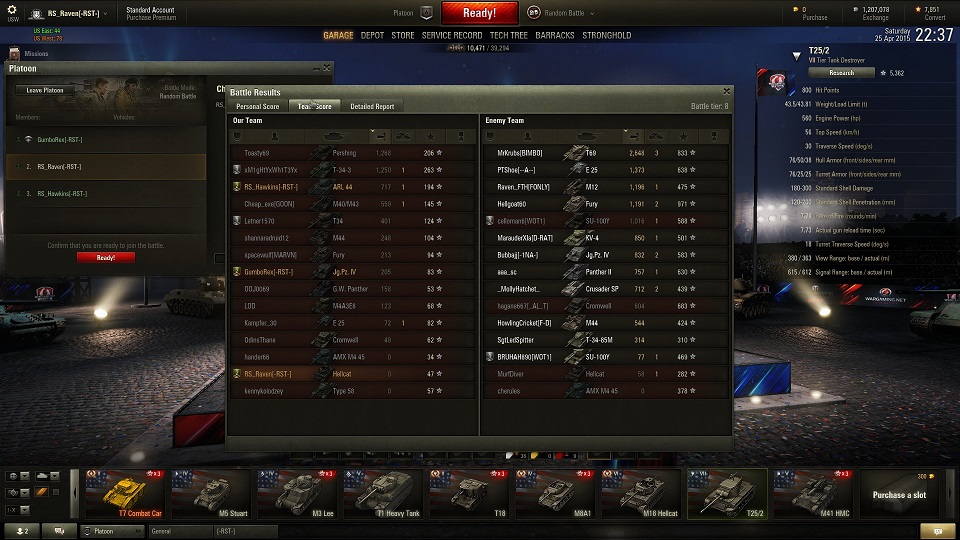The width and height of the screenshot is (960, 540).
Task: Go to the Store
Action: tap(402, 35)
